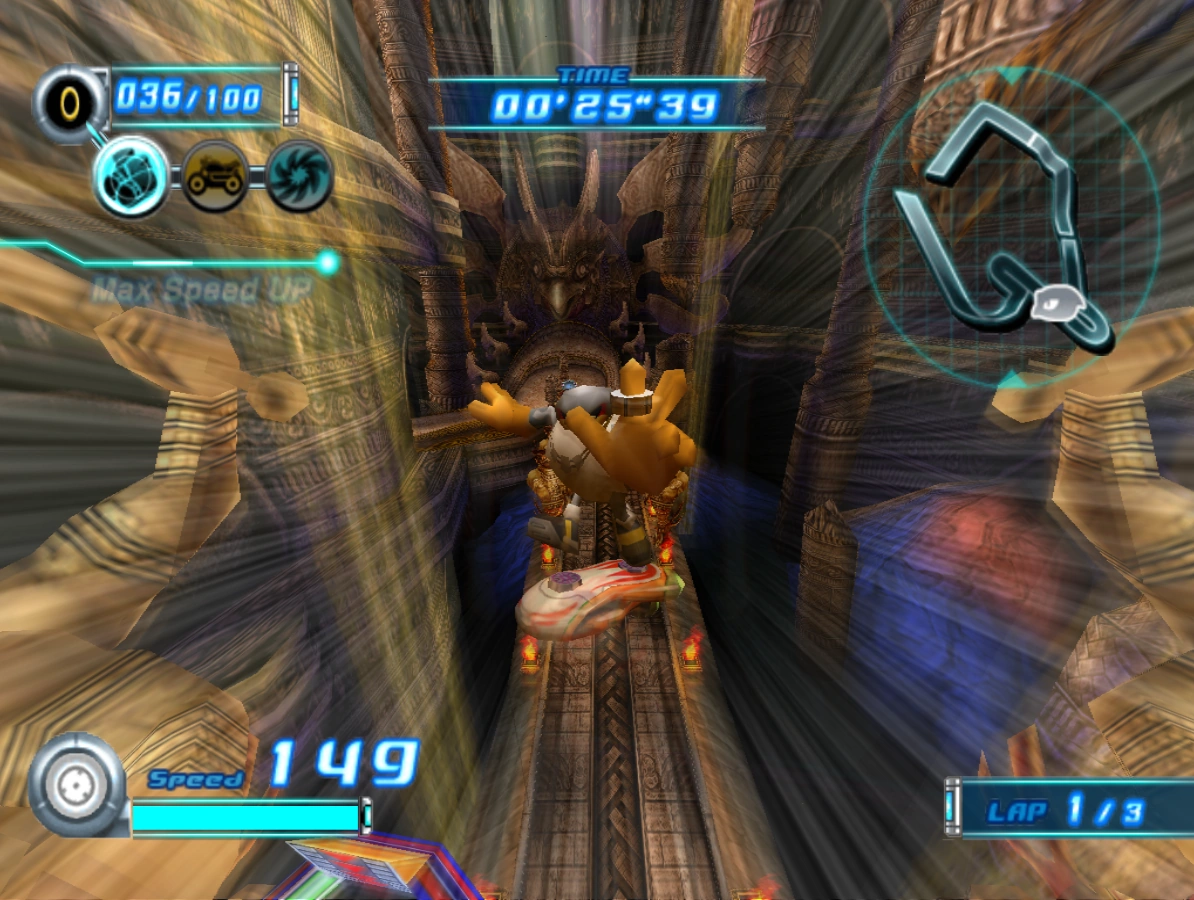Viewport: 1194px width, 900px height.
Task: Pick the dark teal wheel gear icon
Action: pos(298,177)
